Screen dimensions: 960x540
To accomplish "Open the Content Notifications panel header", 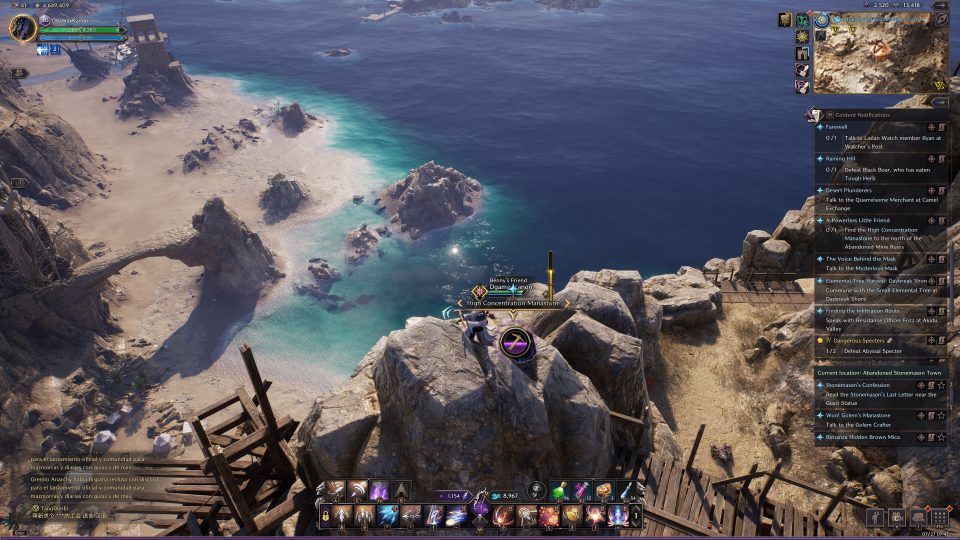I will [x=860, y=115].
